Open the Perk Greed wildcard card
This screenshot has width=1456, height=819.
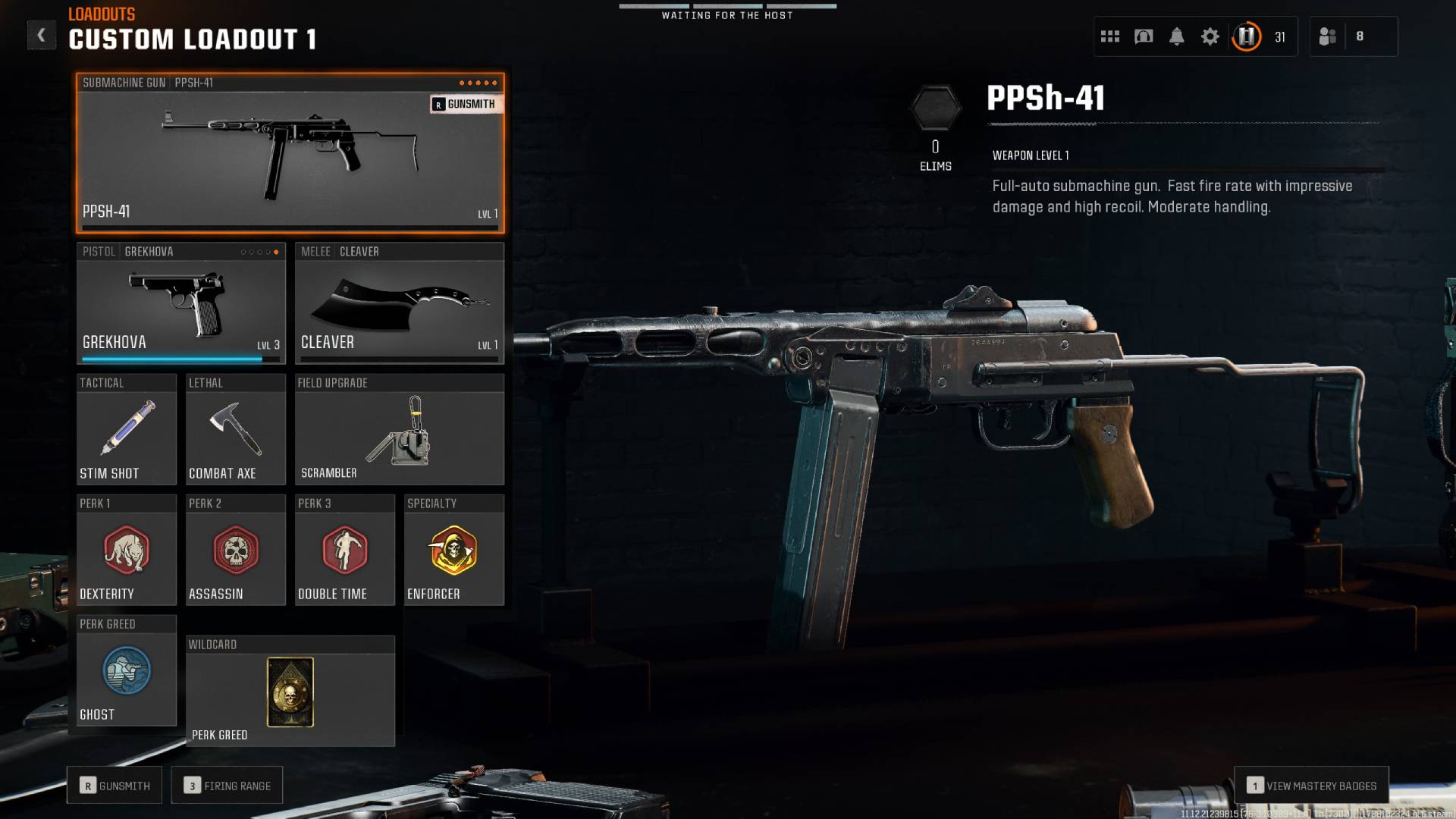click(x=290, y=692)
